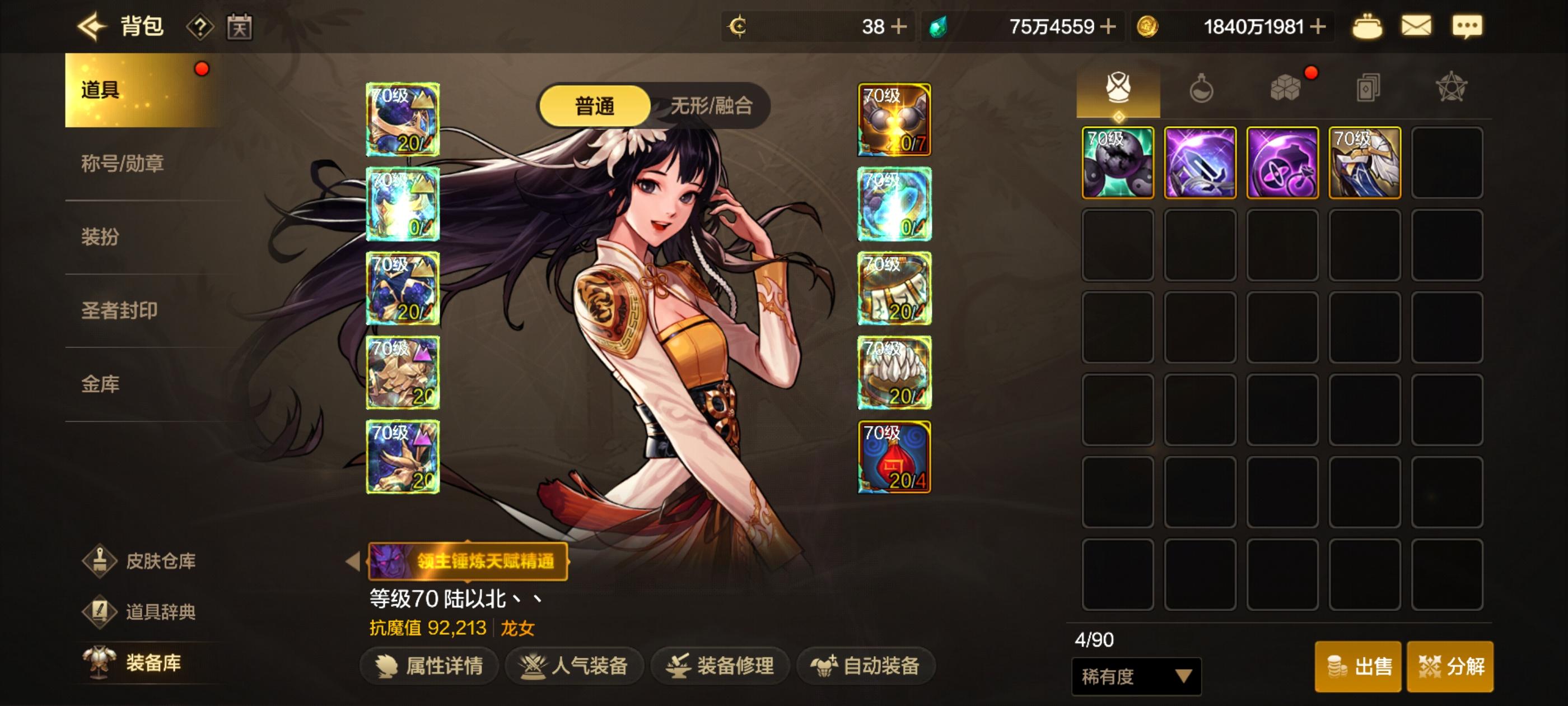
Task: Open the 稀有度 sorting dropdown
Action: tap(1135, 676)
